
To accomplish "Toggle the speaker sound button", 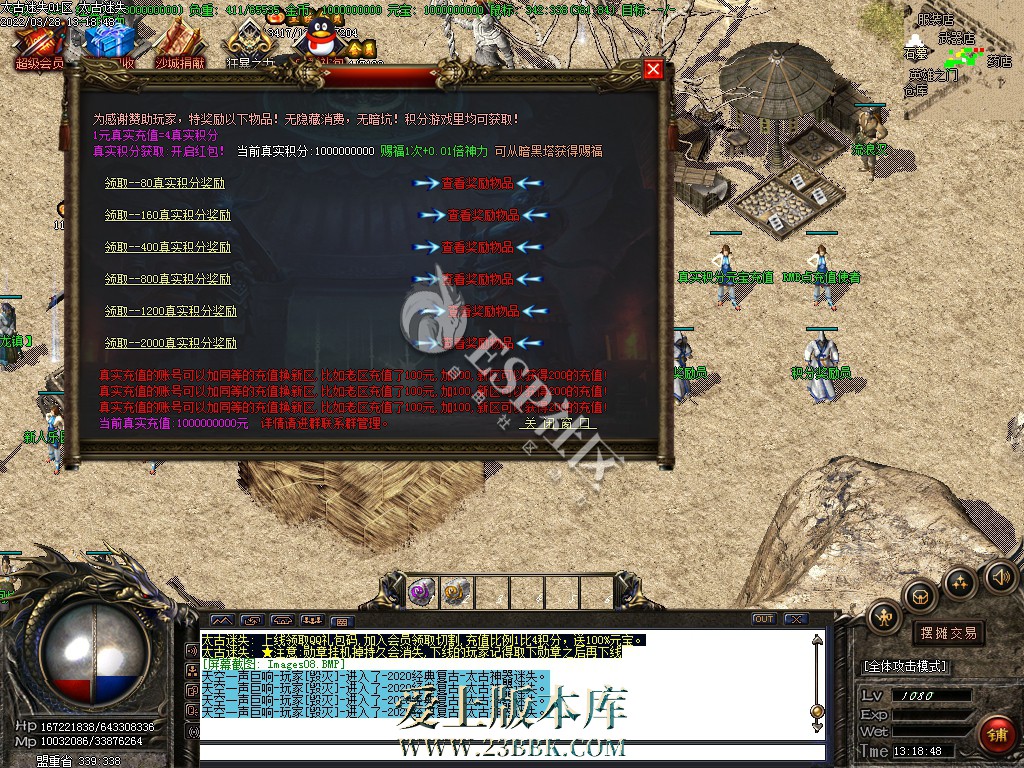I will point(1000,576).
